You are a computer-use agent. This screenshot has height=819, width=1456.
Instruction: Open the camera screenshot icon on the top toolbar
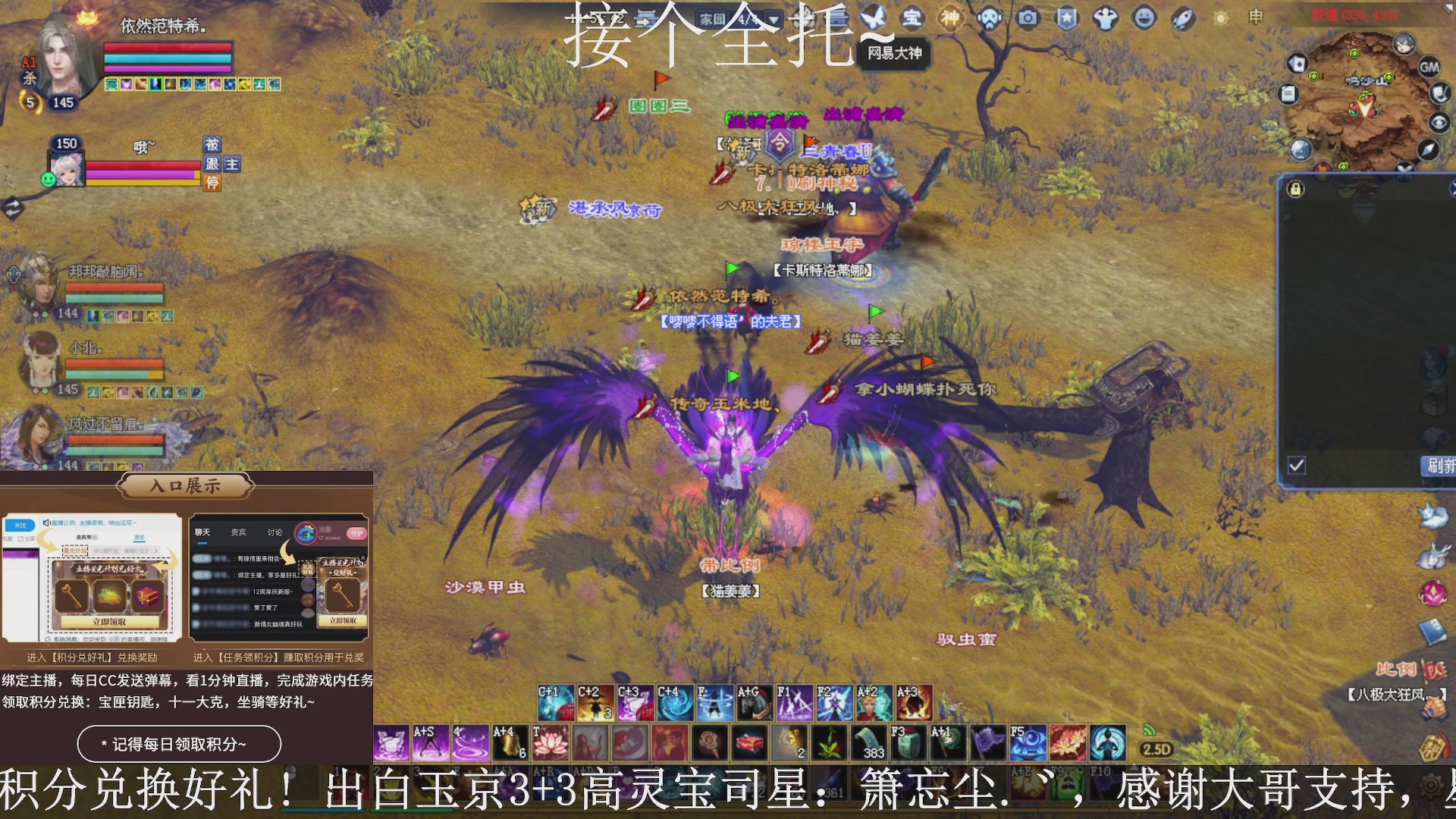[x=1028, y=19]
